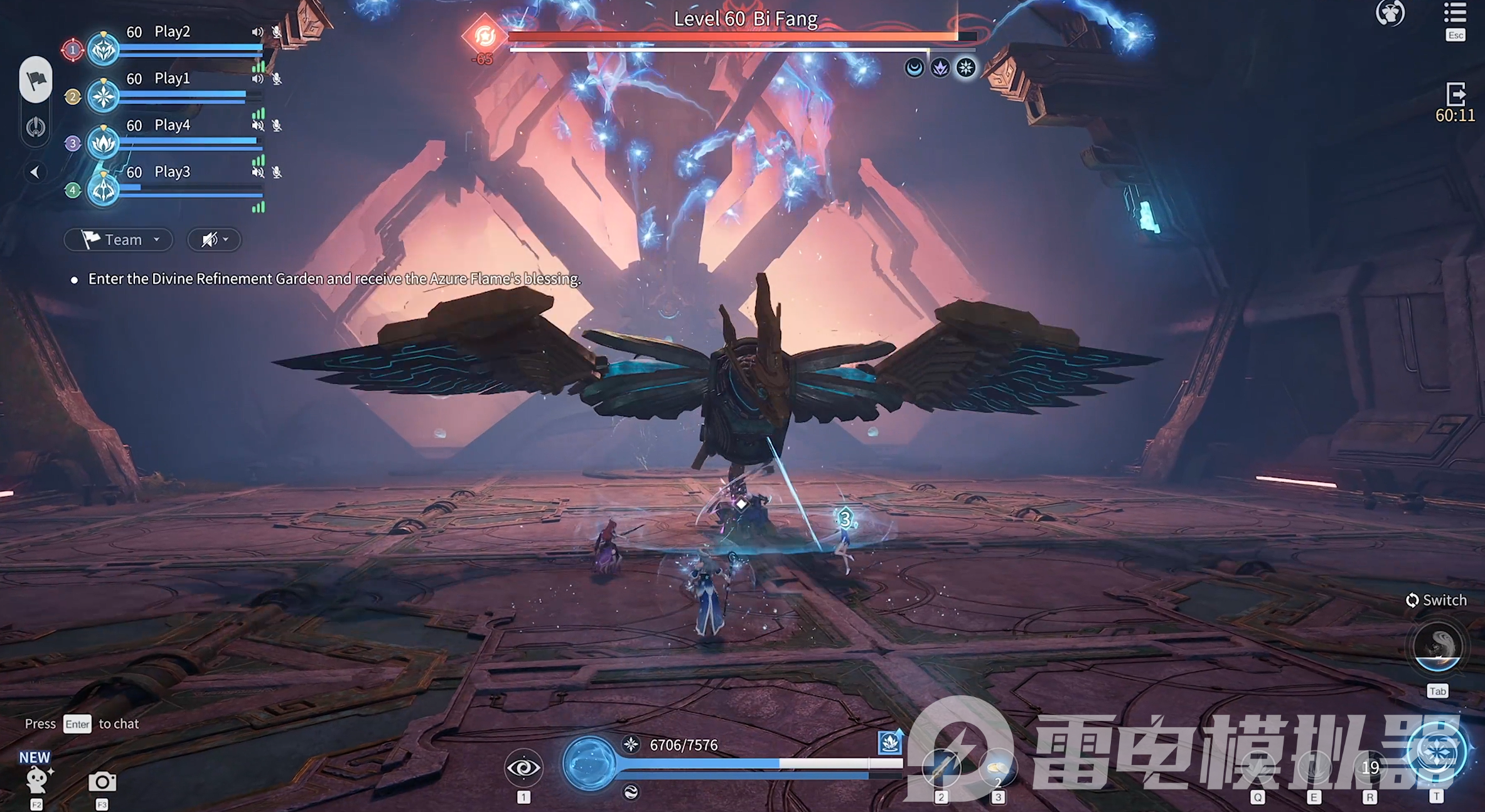The image size is (1485, 812).
Task: Select party member Play3
Action: 171,172
